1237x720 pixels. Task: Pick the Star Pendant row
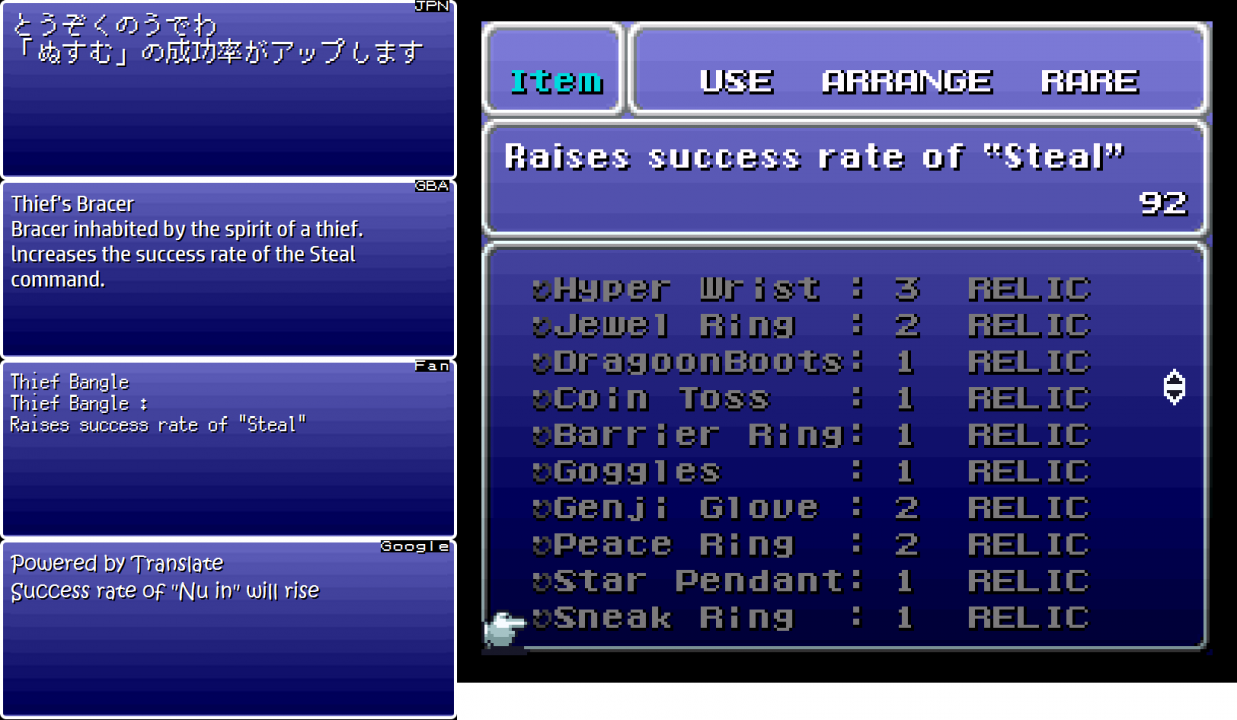click(697, 581)
